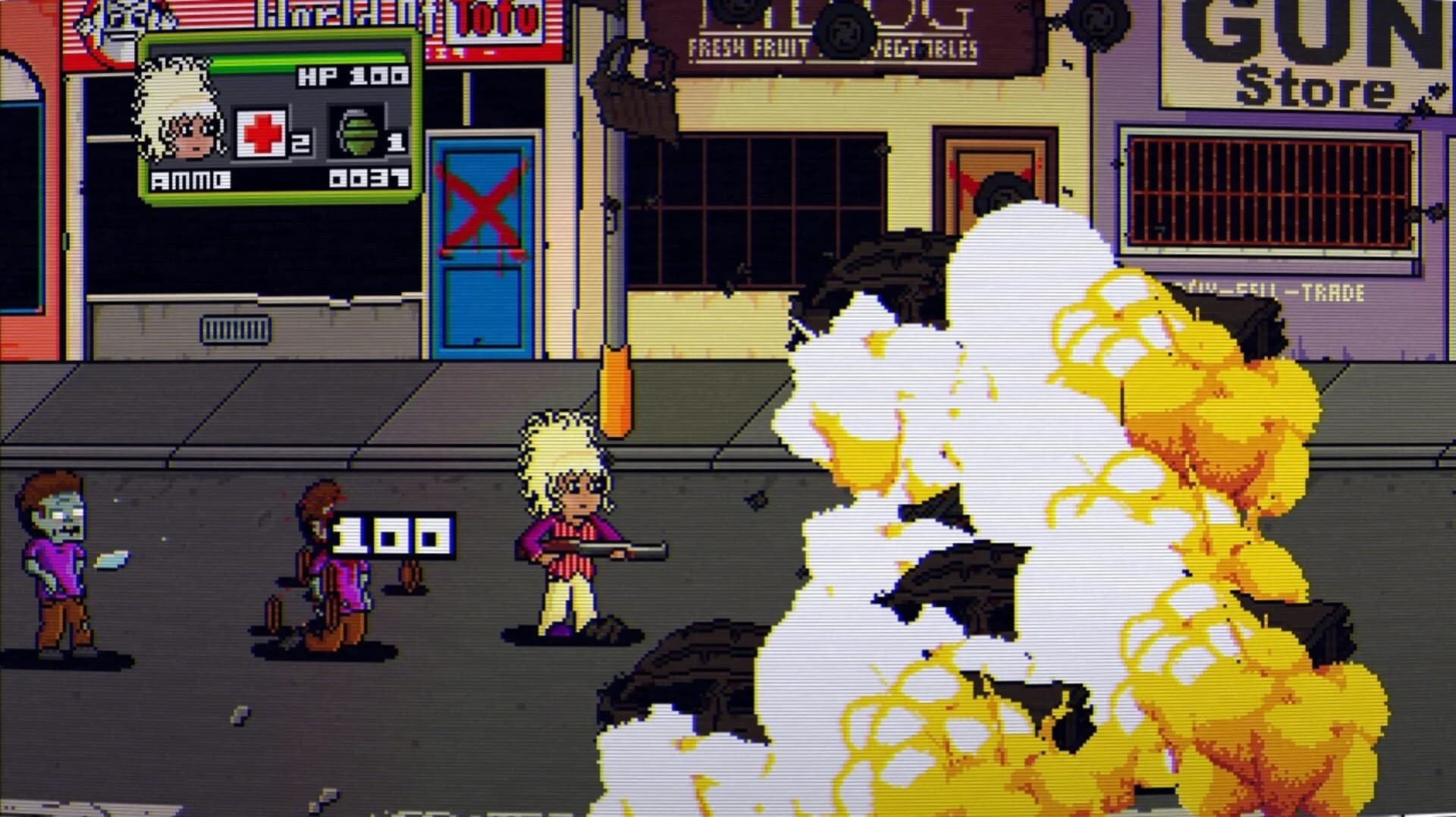The width and height of the screenshot is (1456, 817).
Task: Click the AMMO 0037 counter
Action: 281,180
